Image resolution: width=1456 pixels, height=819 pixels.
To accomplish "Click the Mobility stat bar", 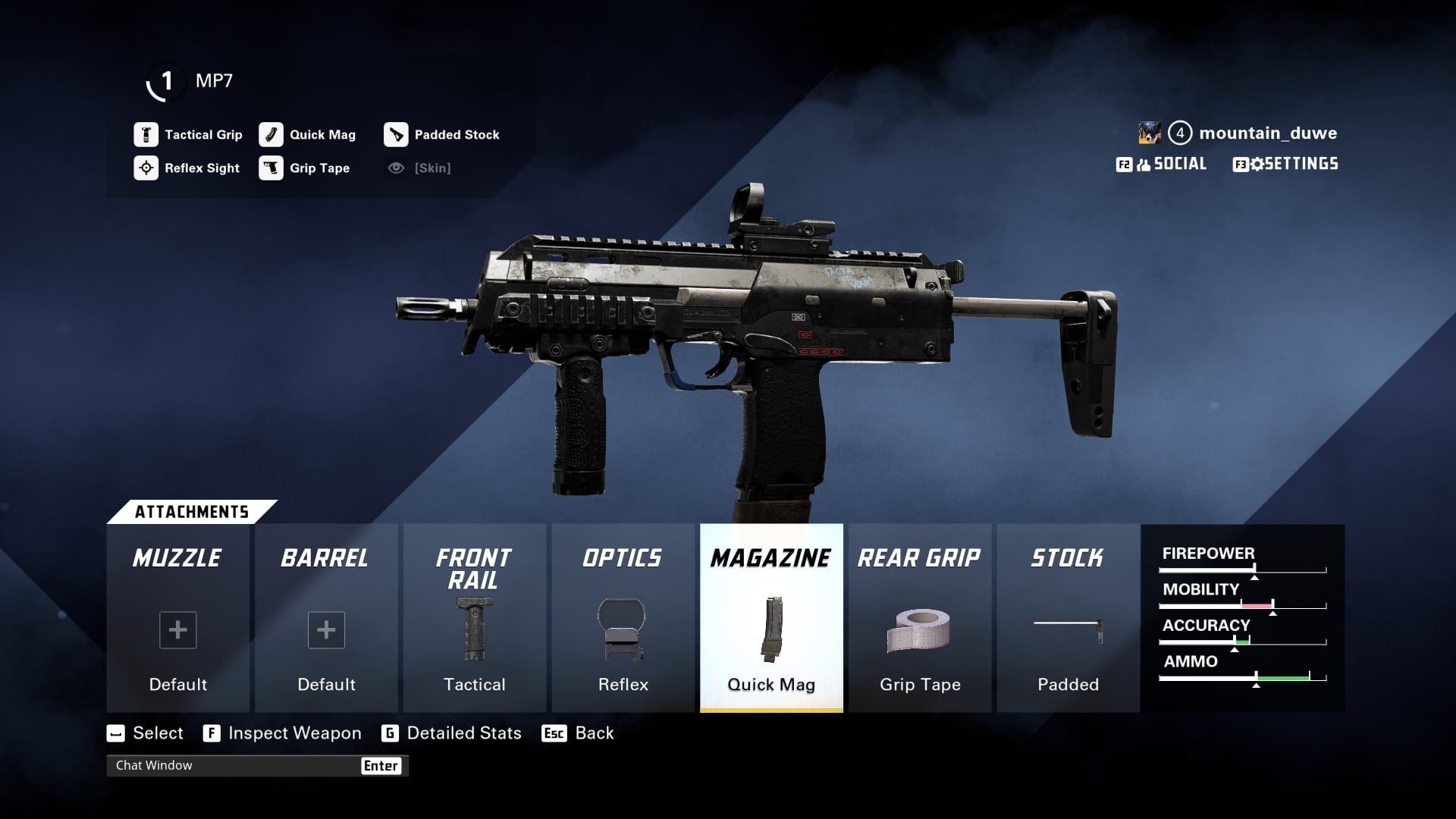I will pyautogui.click(x=1242, y=604).
